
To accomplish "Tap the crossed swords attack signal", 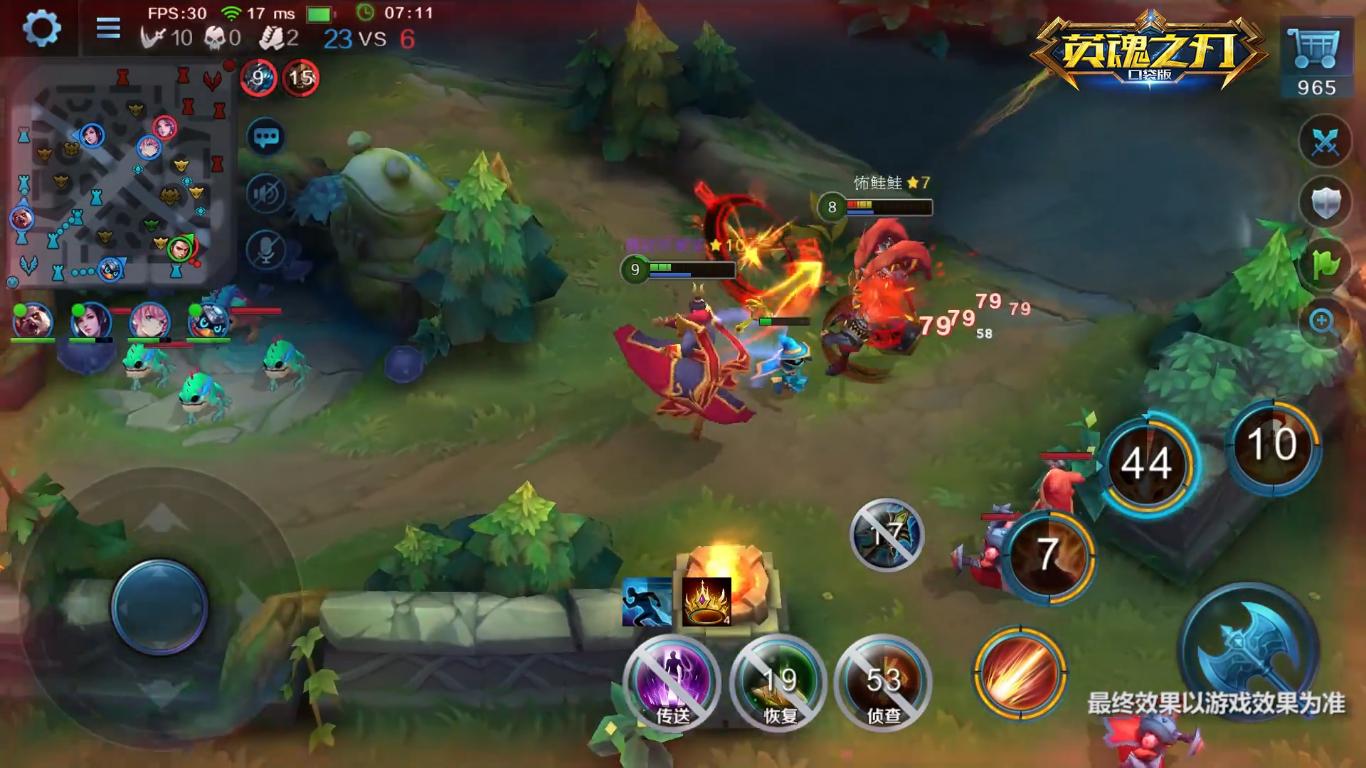I will (1325, 142).
